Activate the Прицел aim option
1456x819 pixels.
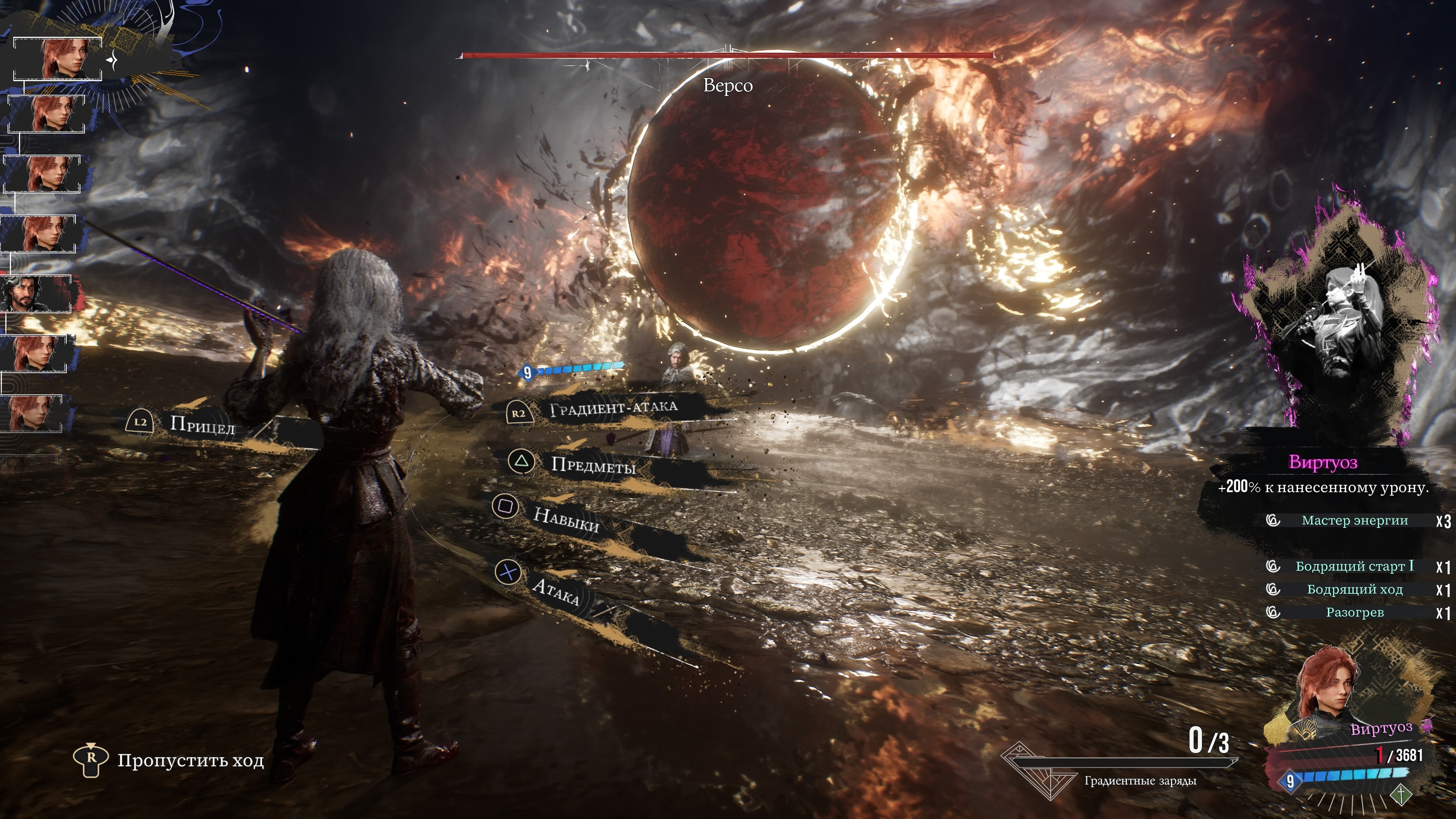(x=201, y=424)
